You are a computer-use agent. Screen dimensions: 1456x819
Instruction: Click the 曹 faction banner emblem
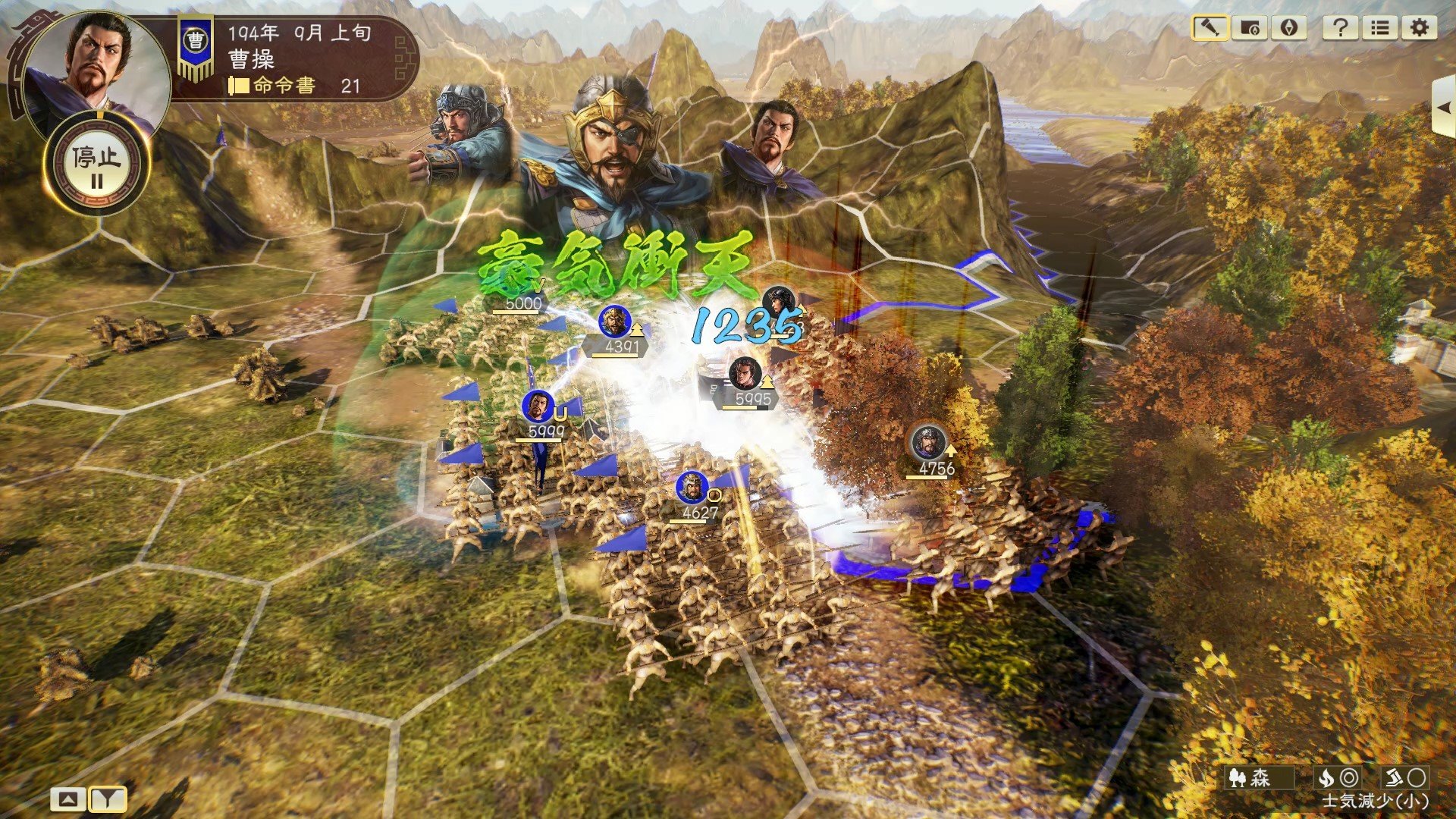pyautogui.click(x=192, y=36)
